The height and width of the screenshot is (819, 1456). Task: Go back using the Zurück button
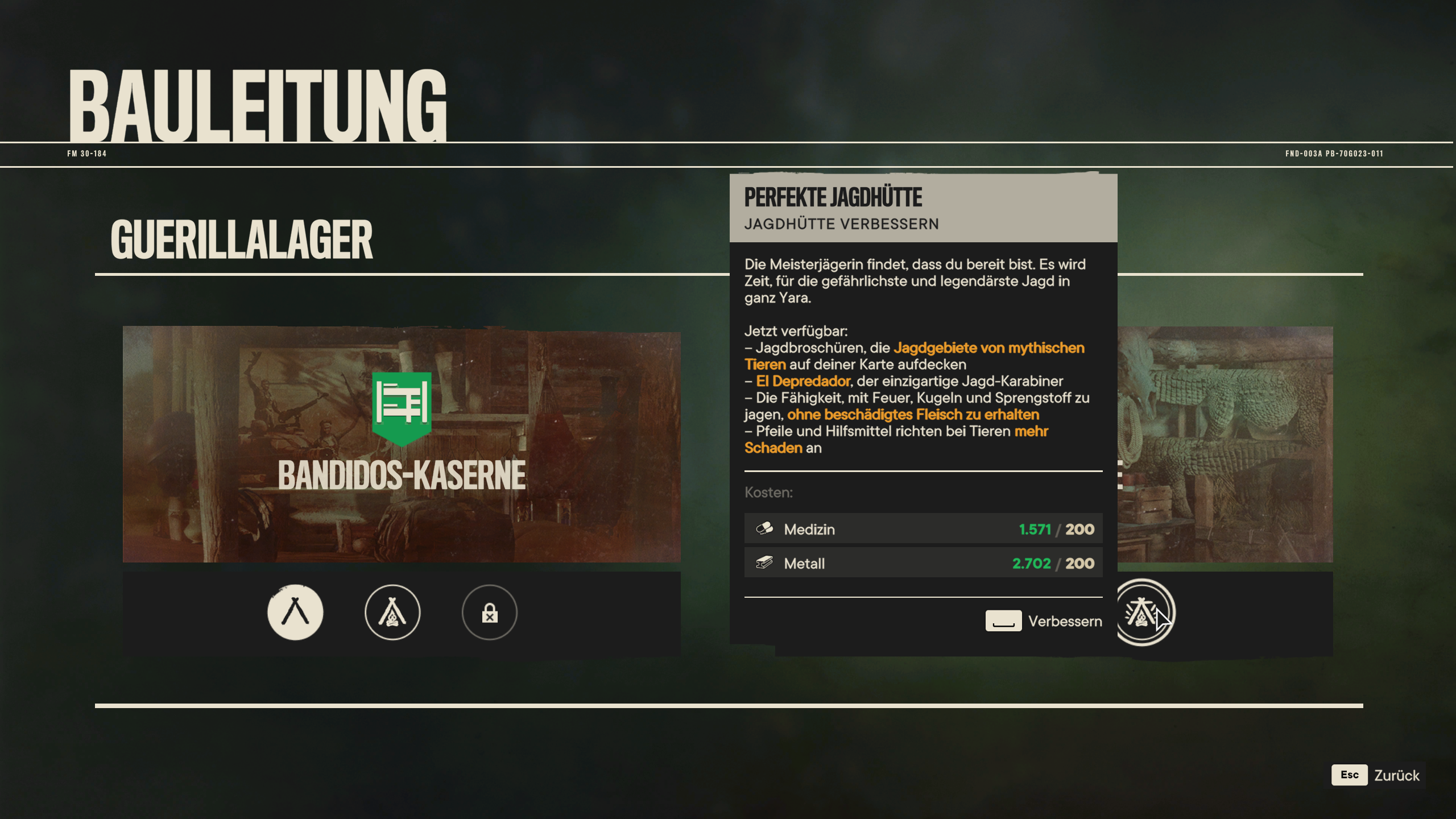[1376, 775]
